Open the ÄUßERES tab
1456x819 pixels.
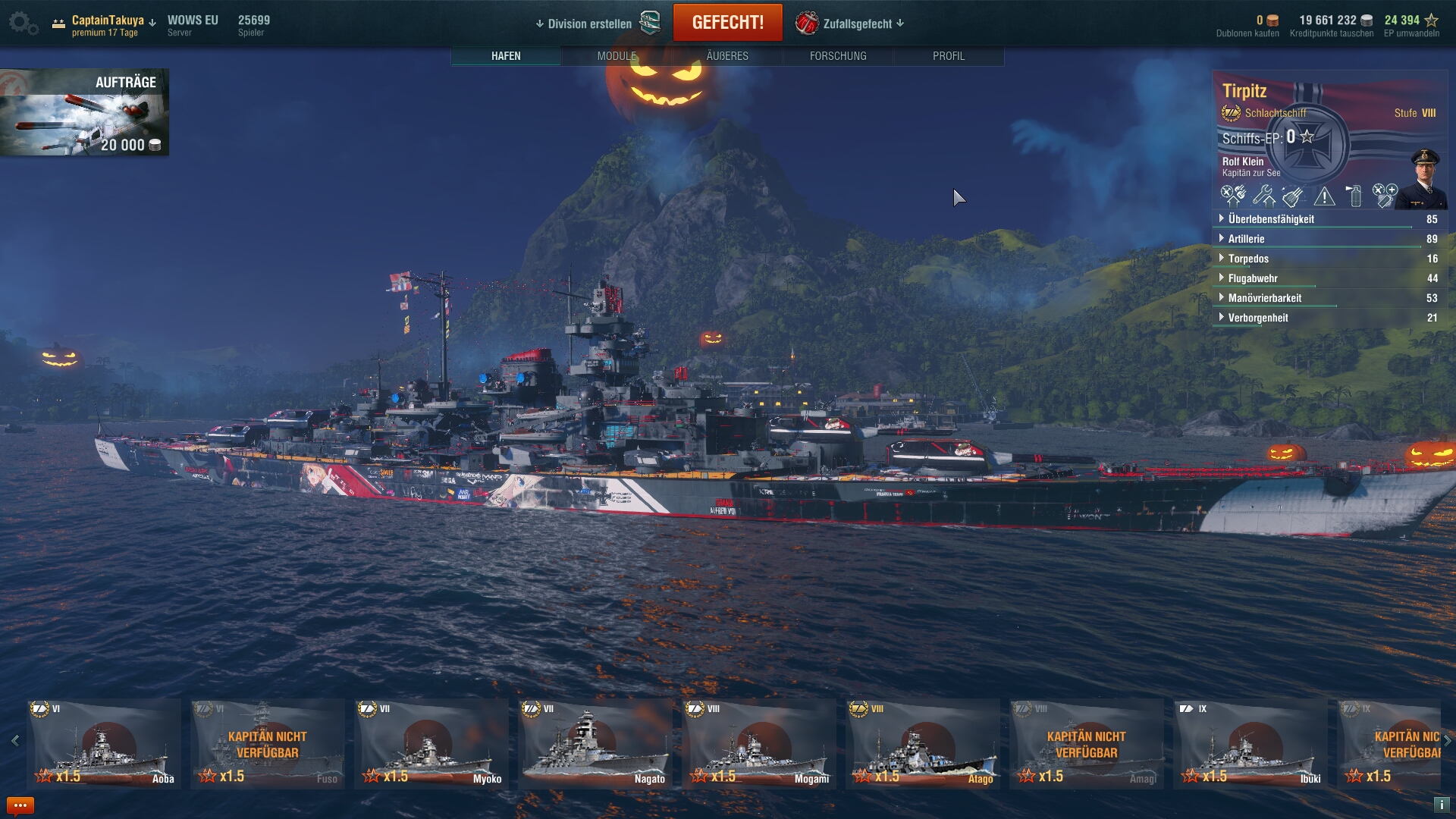click(727, 56)
